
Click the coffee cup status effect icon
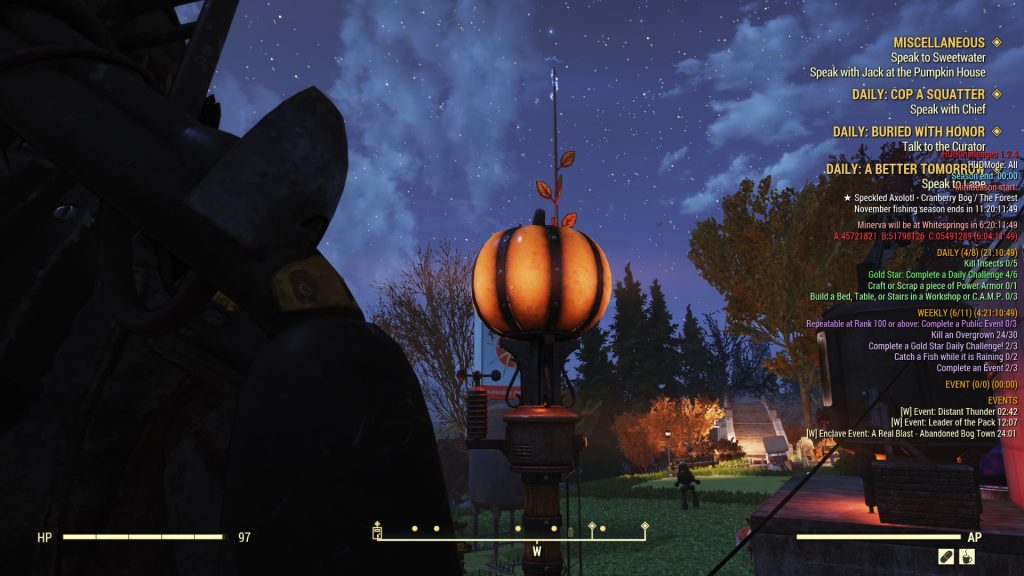[x=967, y=557]
